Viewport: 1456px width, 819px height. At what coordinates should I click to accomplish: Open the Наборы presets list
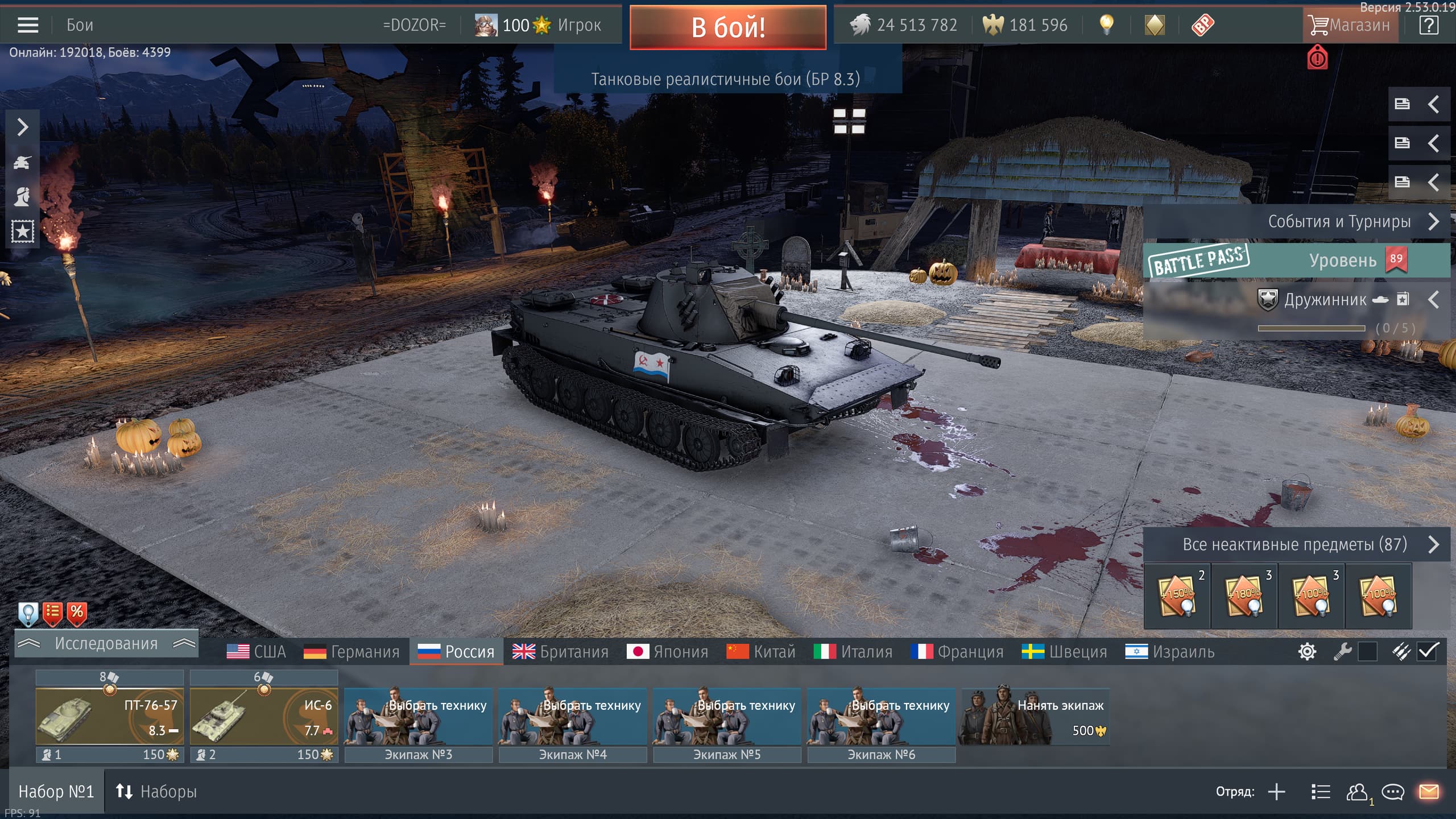[156, 792]
